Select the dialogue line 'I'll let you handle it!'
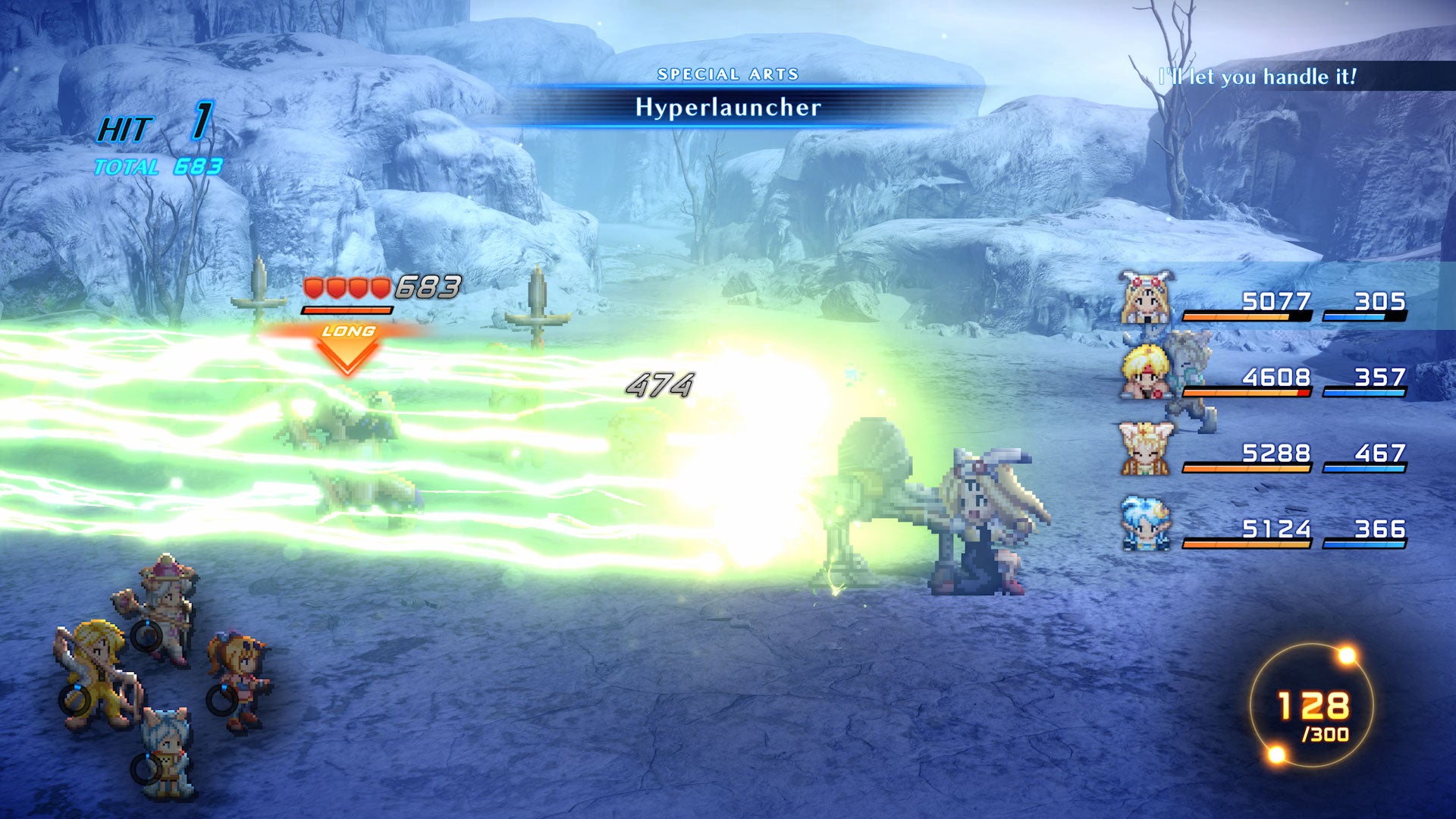This screenshot has width=1456, height=819. coord(1259,75)
